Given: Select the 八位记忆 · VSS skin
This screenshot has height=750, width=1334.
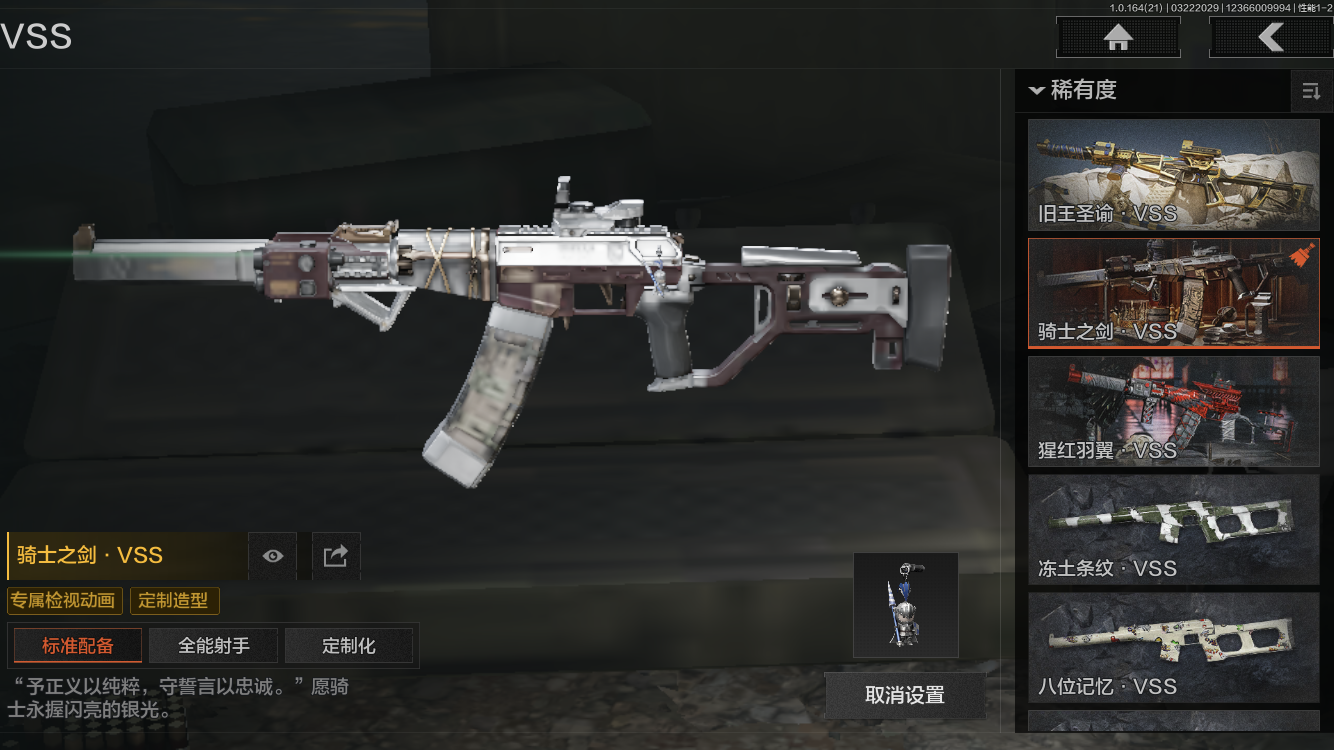Looking at the screenshot, I should [x=1173, y=647].
